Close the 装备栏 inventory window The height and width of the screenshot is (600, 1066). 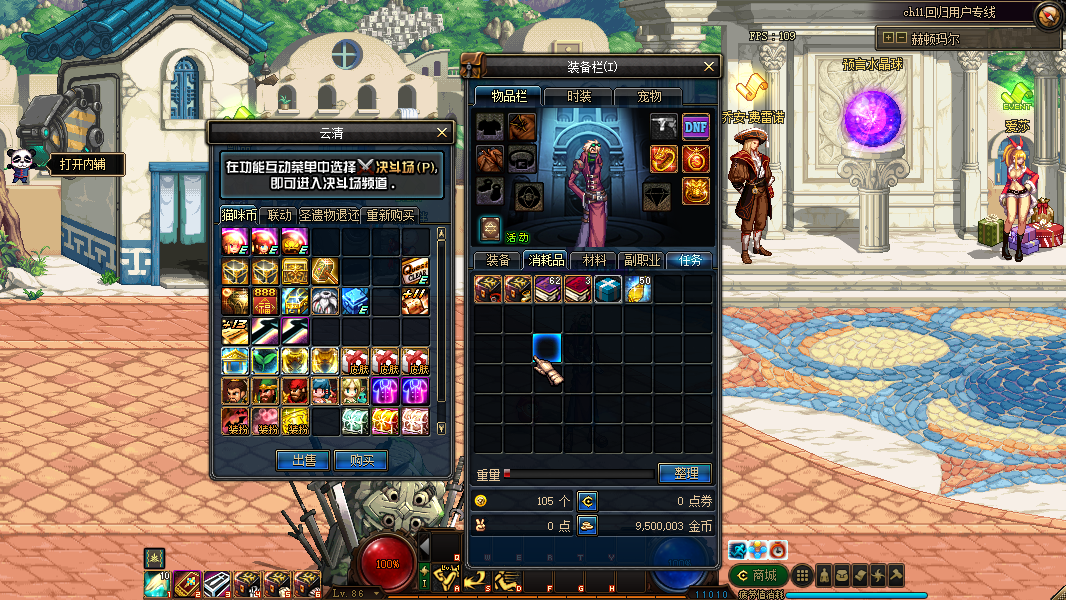coord(710,66)
